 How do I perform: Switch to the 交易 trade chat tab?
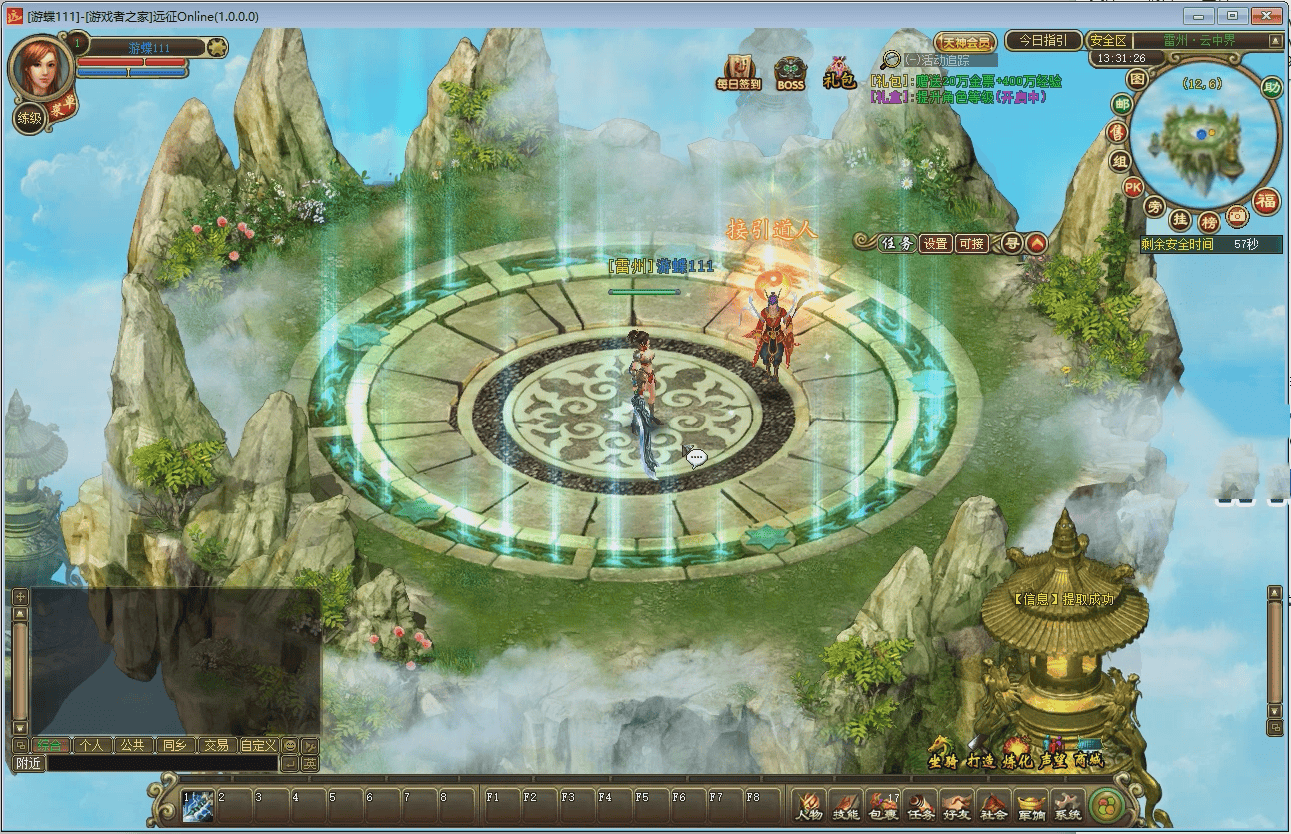point(216,744)
